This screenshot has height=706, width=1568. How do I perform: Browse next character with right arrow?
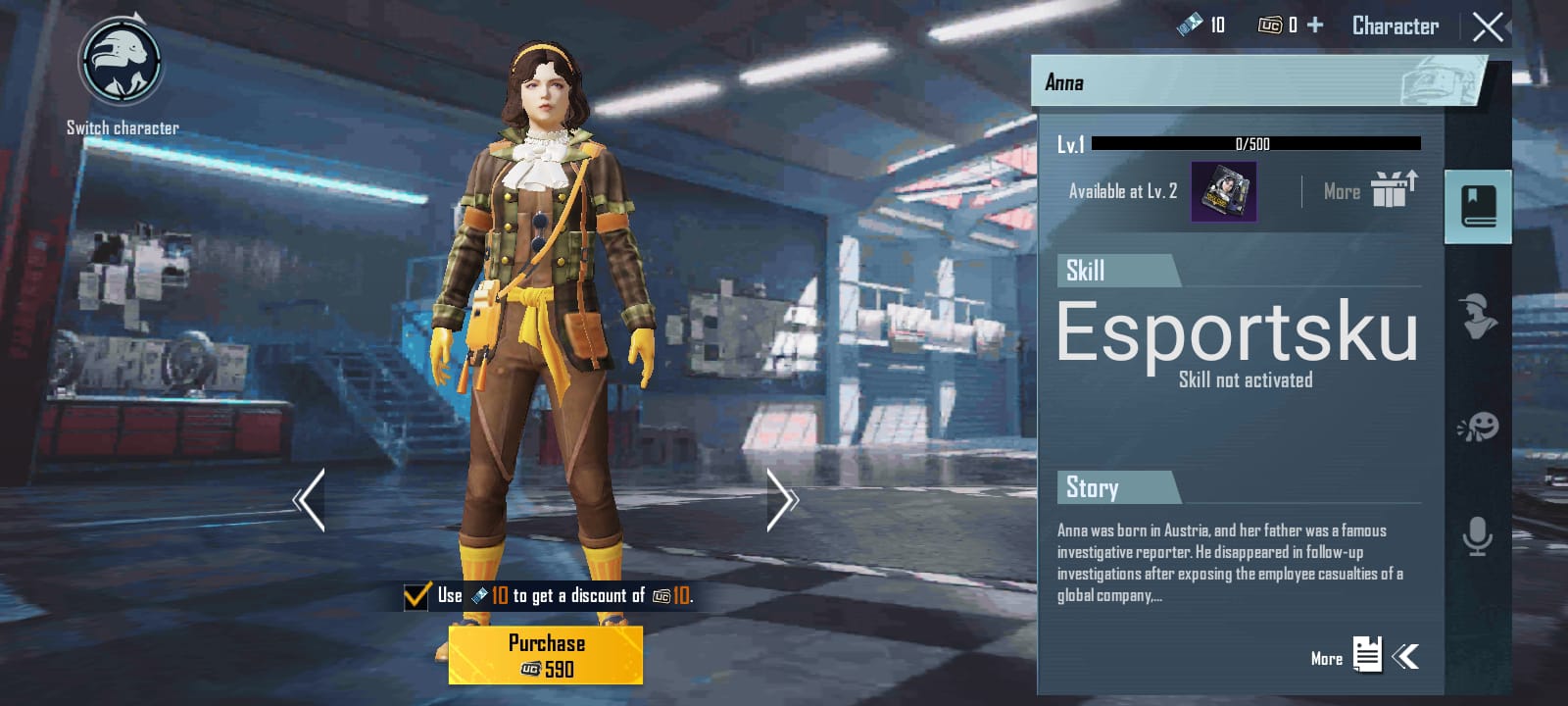[784, 500]
